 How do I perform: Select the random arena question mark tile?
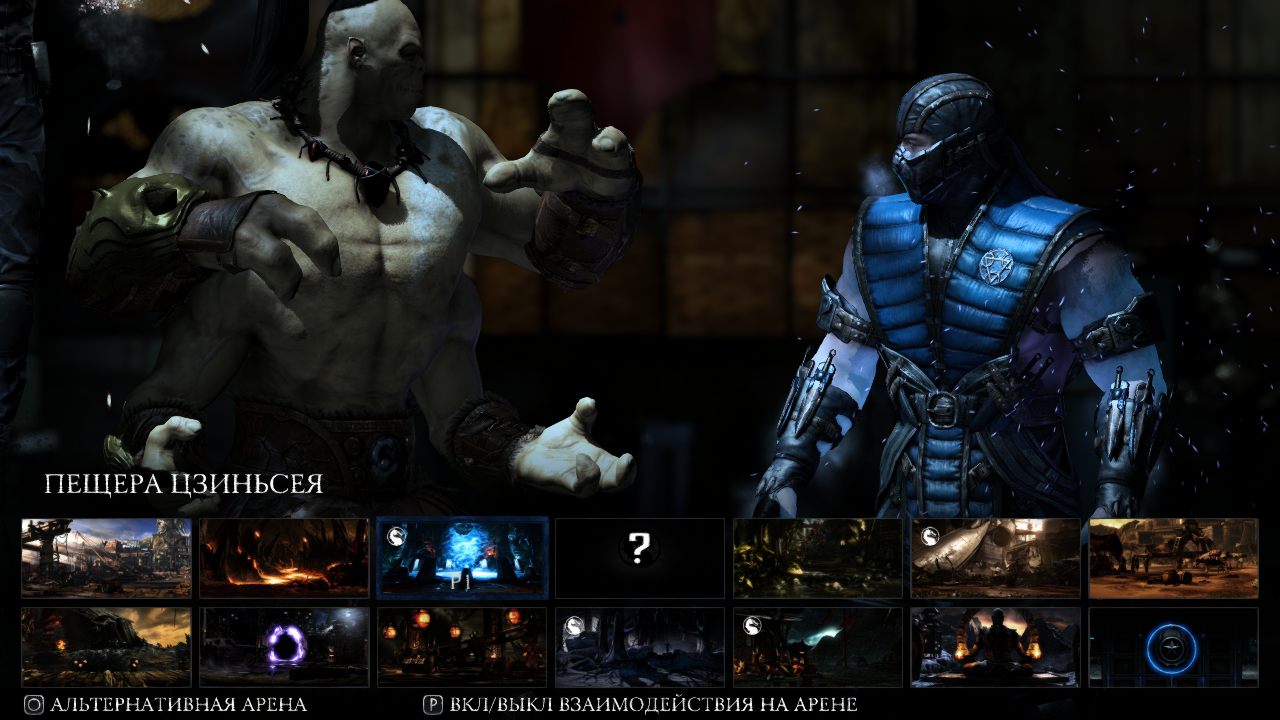pos(640,558)
